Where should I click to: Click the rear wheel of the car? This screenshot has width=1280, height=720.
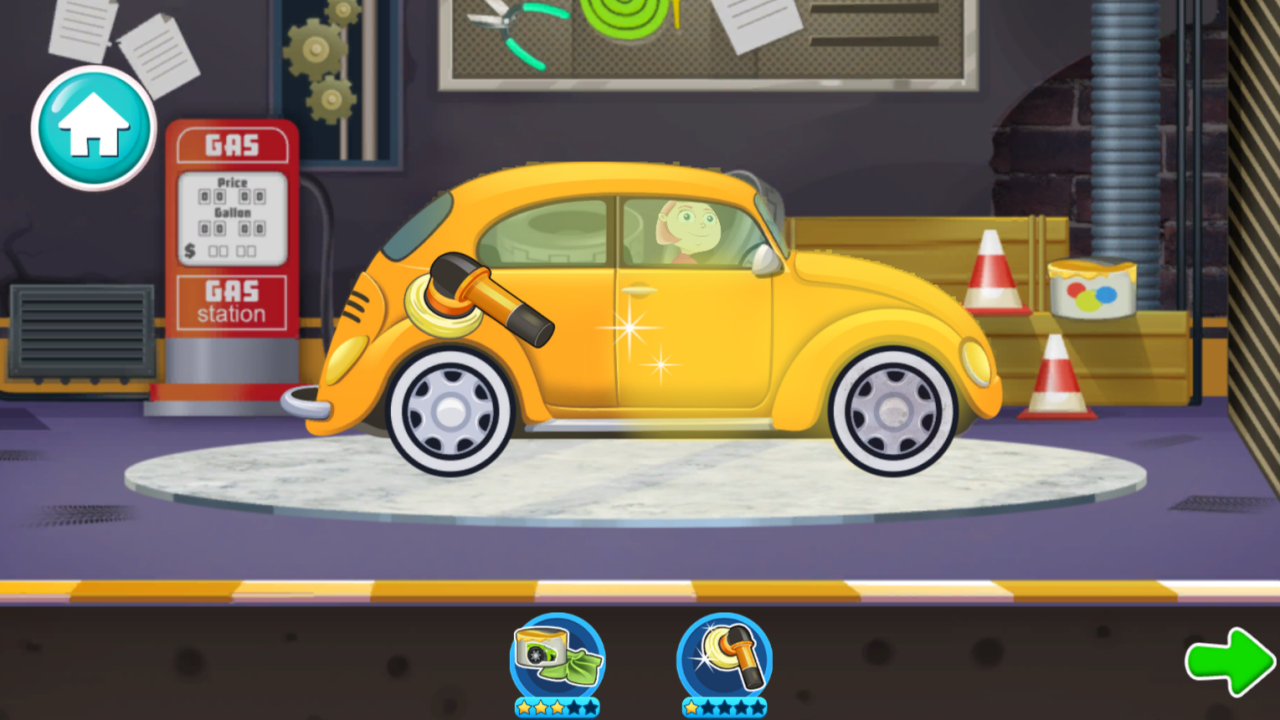pos(886,410)
